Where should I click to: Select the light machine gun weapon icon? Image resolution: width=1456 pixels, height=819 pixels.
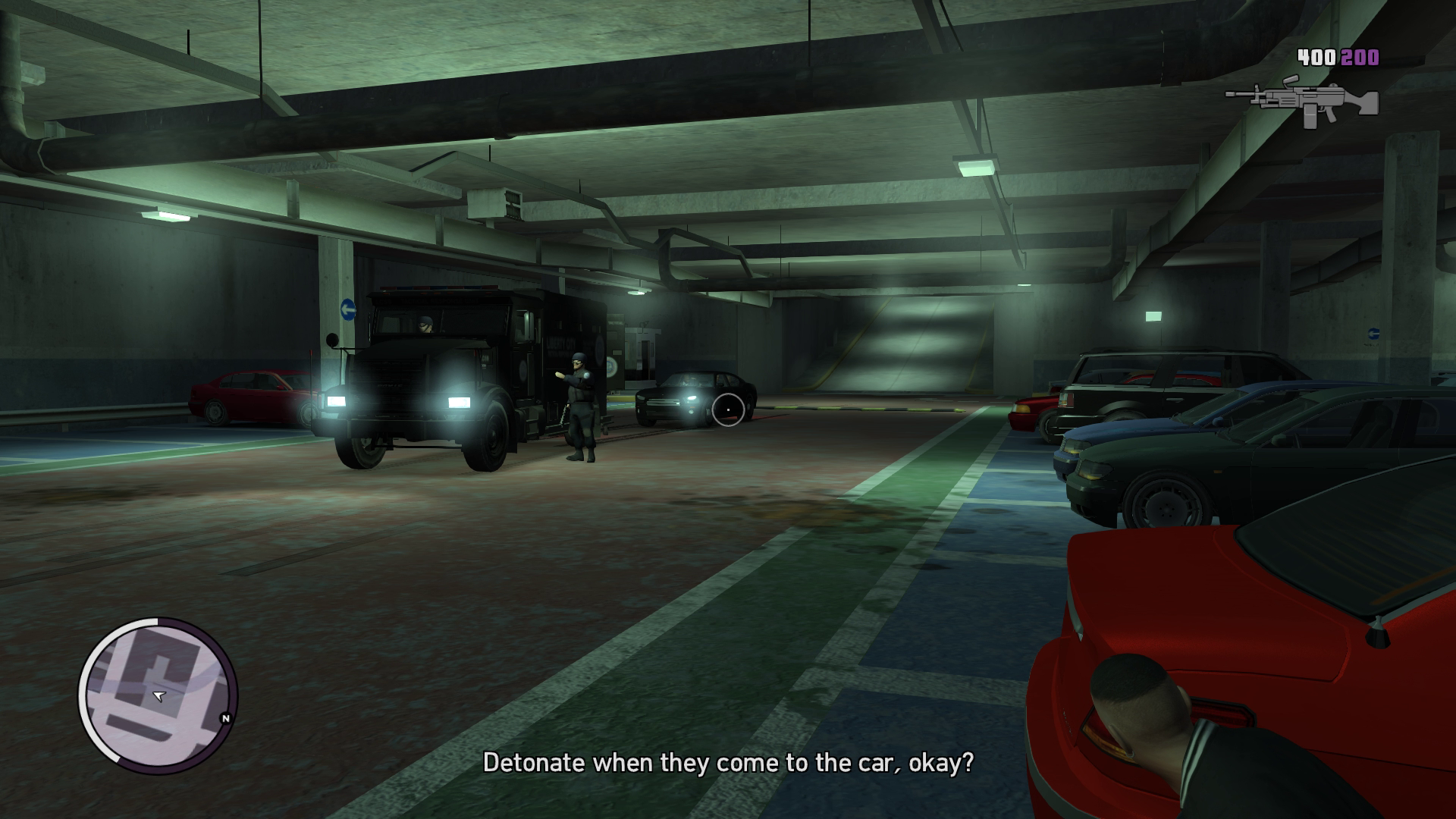click(x=1301, y=102)
